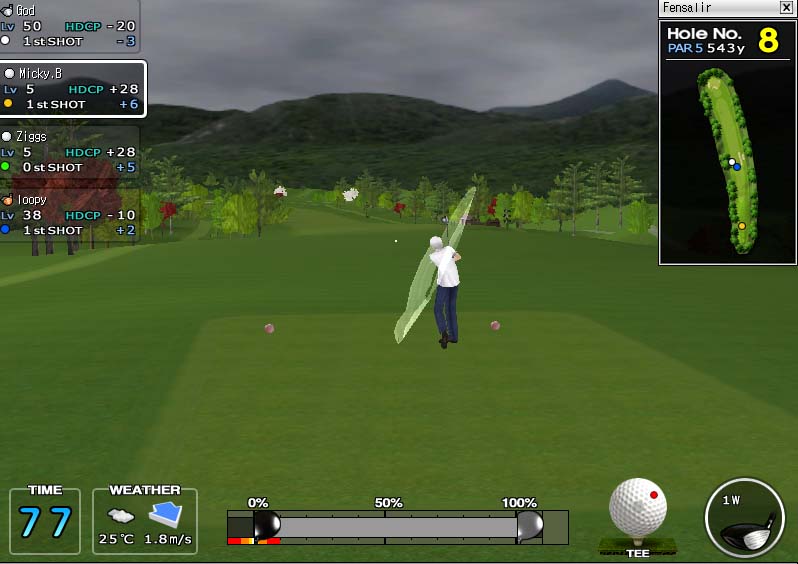Click the shot power gauge bar

398,527
